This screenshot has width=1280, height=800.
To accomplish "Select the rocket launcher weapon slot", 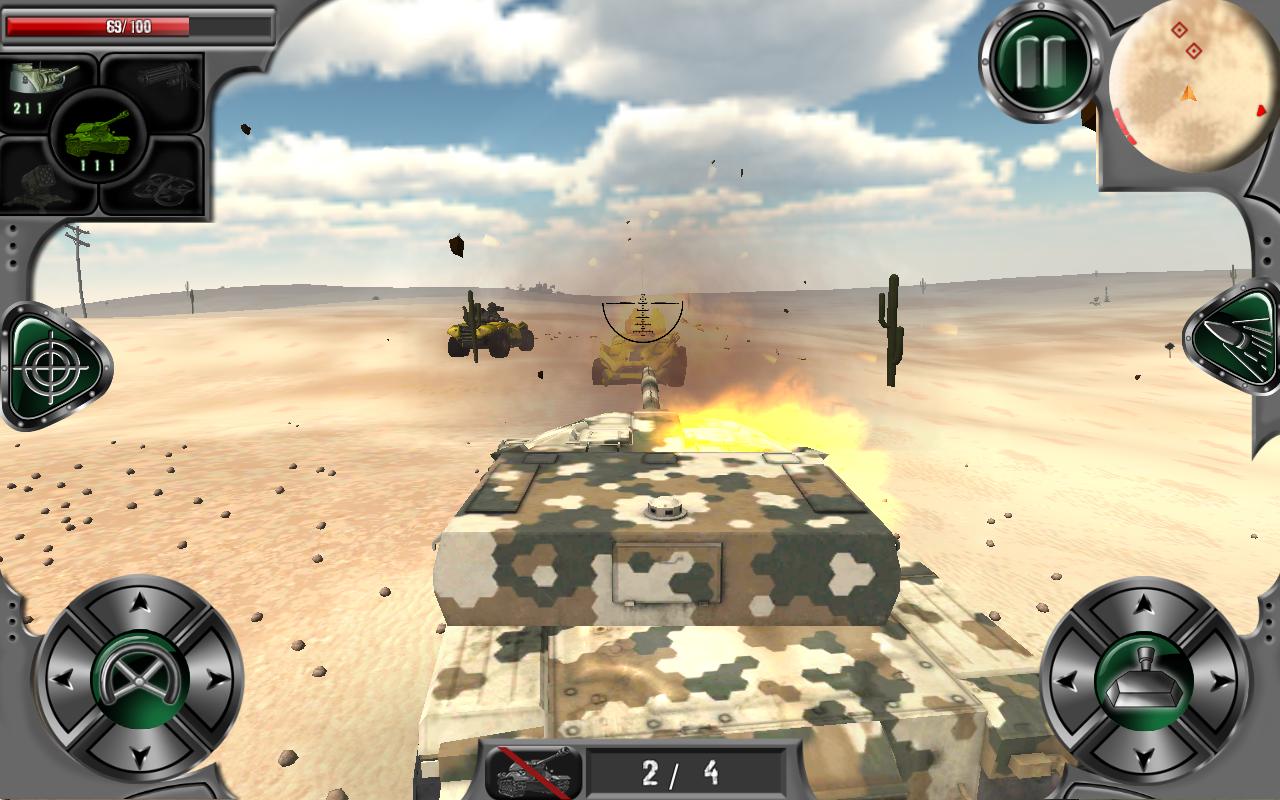I will tap(40, 185).
